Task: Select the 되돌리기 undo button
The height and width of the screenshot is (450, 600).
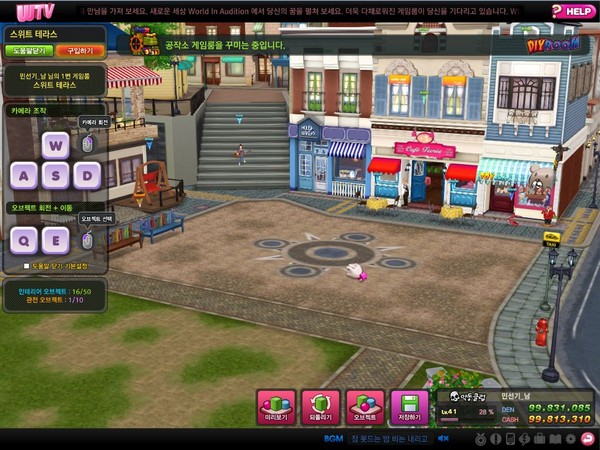Action: (320, 407)
